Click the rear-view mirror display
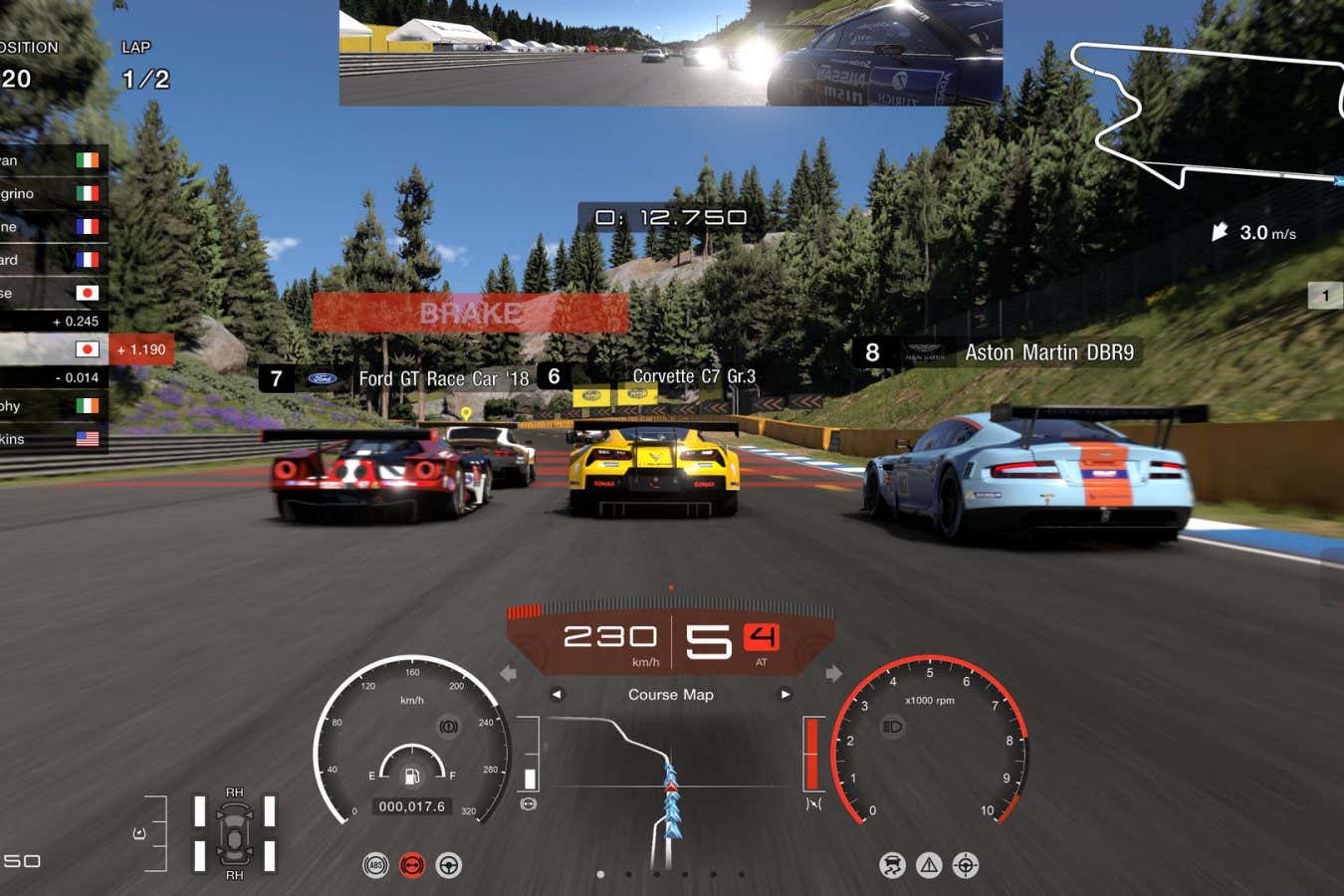1344x896 pixels. (670, 52)
